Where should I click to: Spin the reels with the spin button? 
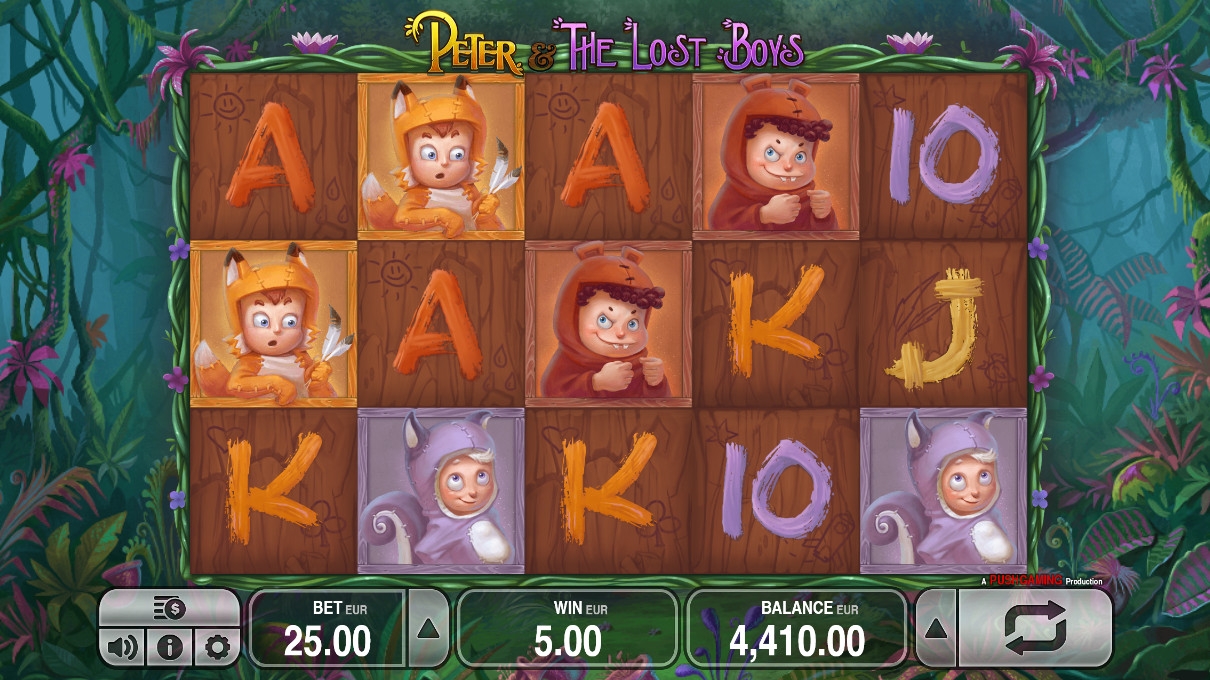(1035, 628)
